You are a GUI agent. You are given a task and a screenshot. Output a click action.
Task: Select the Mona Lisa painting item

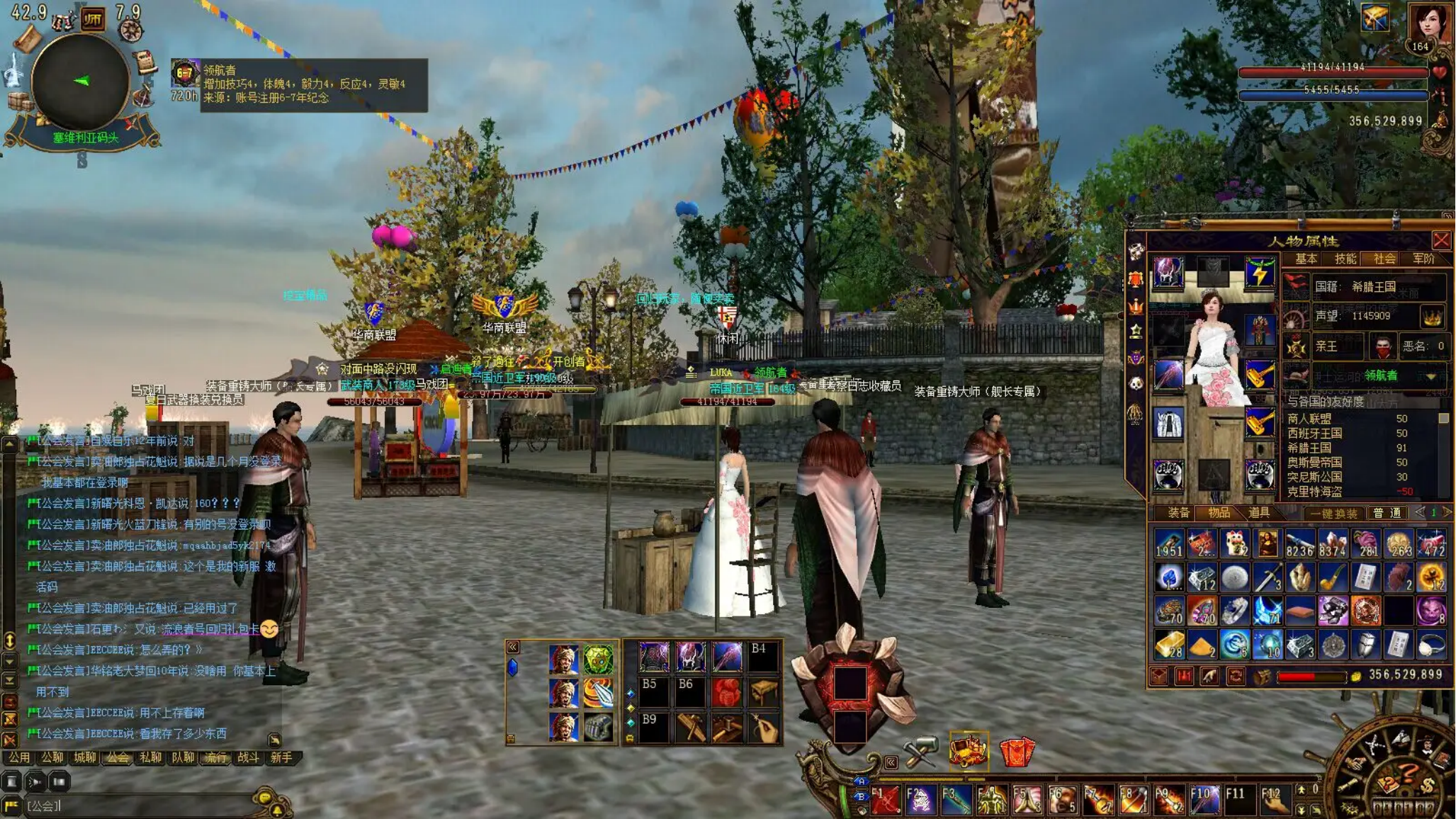click(1267, 544)
